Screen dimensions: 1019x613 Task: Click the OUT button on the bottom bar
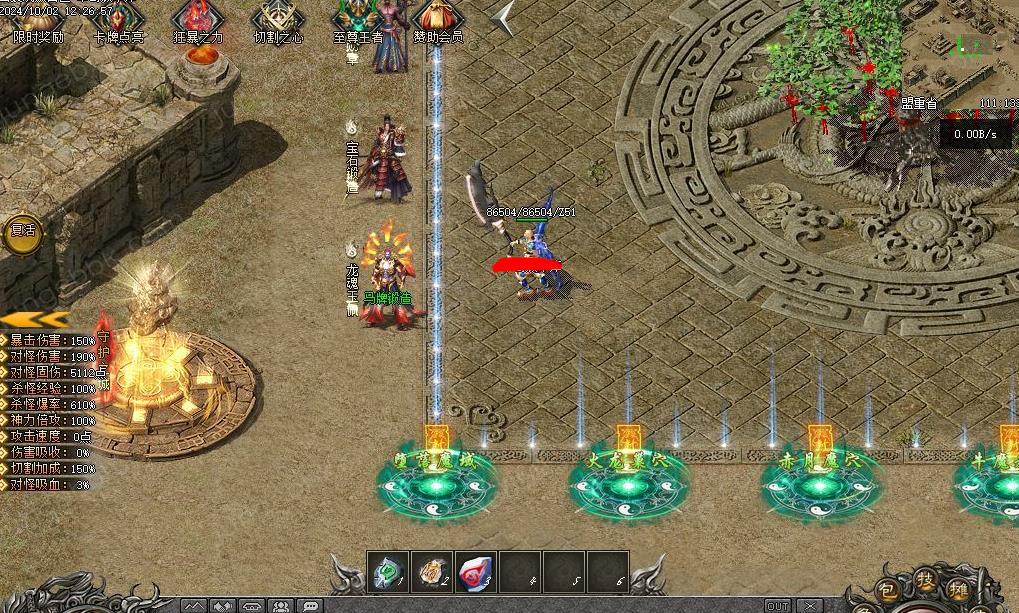[777, 606]
